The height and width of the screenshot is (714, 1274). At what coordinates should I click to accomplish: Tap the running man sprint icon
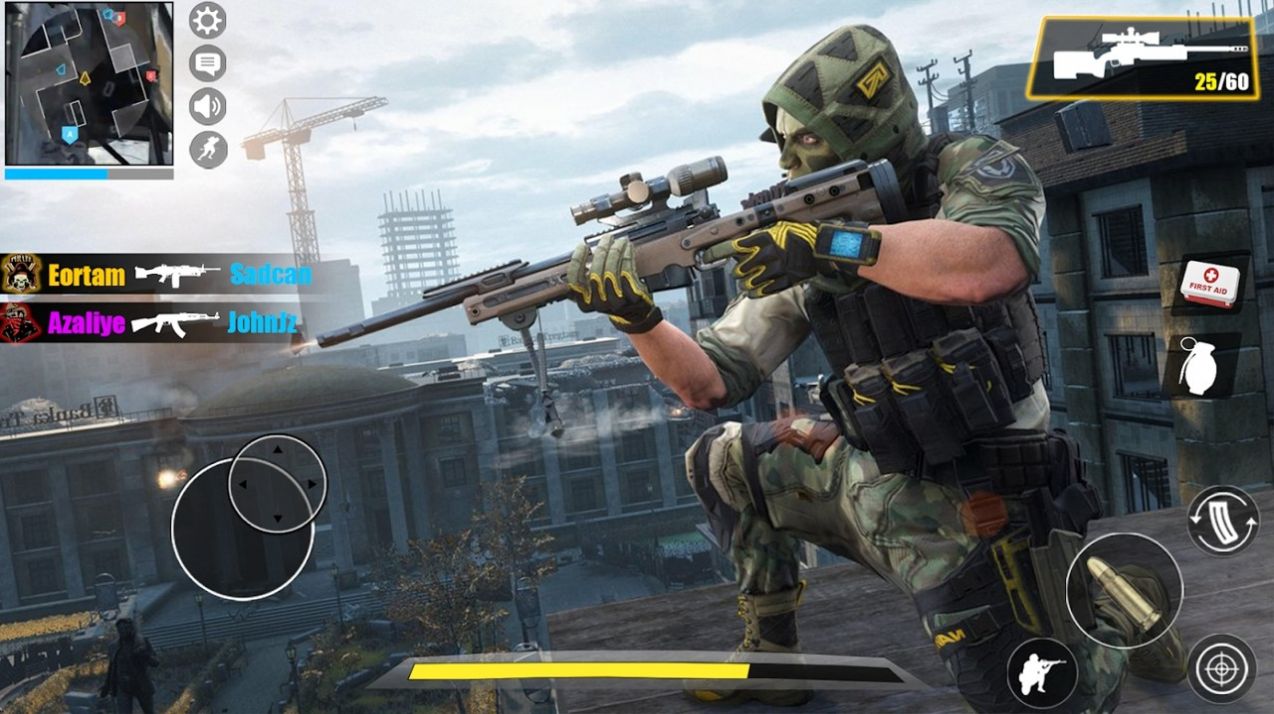click(208, 150)
